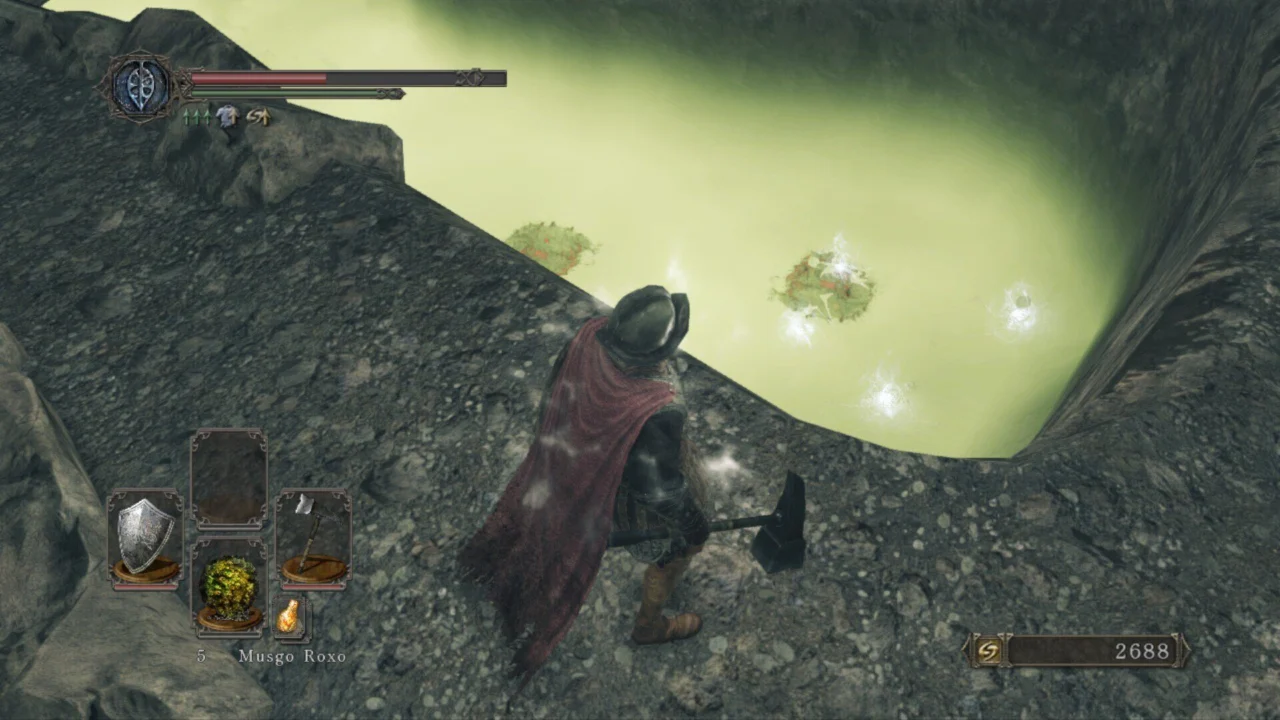The image size is (1280, 720).
Task: Select the silver shield left-hand slot
Action: tap(145, 537)
